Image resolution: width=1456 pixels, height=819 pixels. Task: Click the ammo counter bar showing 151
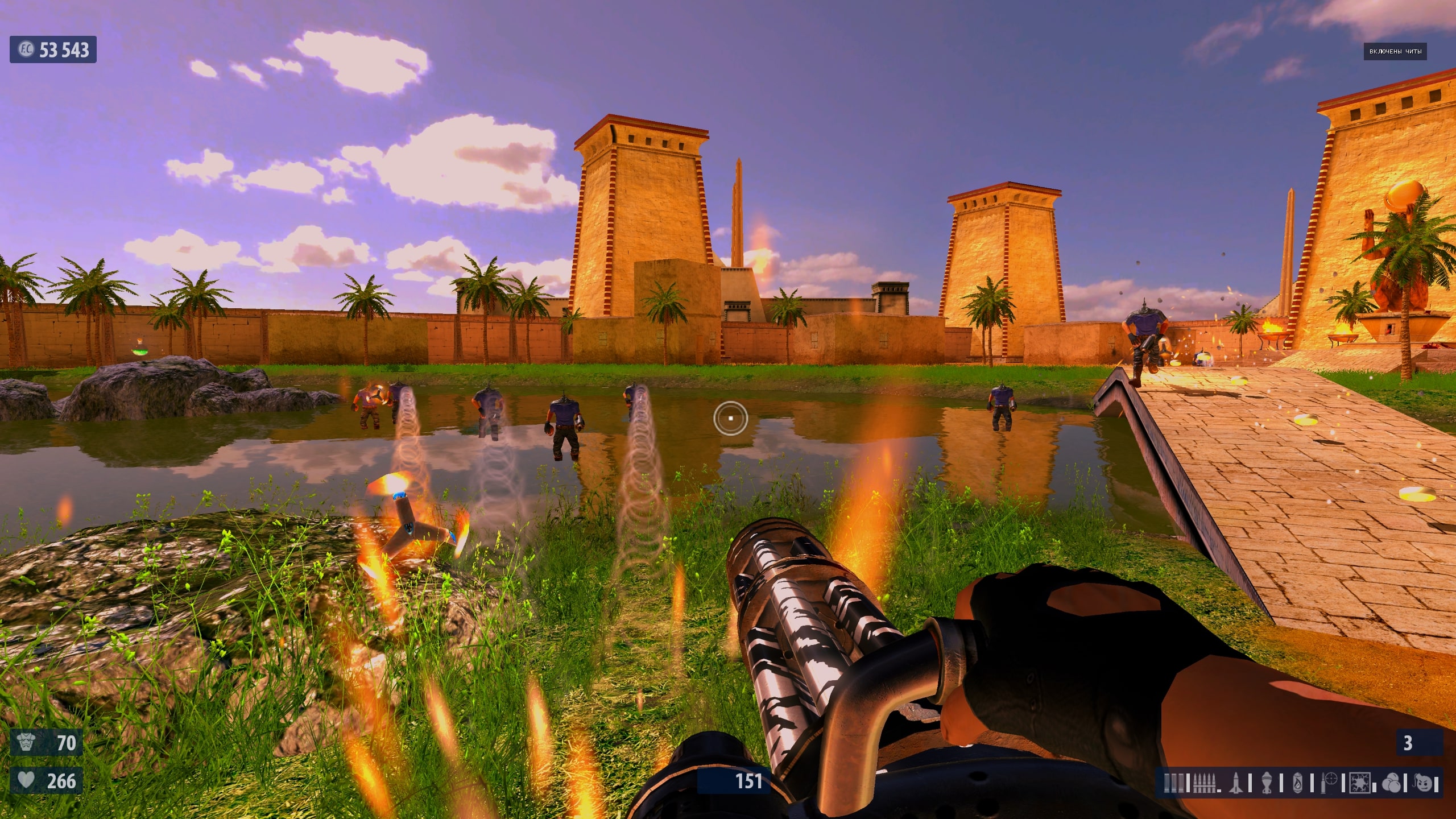point(748,781)
